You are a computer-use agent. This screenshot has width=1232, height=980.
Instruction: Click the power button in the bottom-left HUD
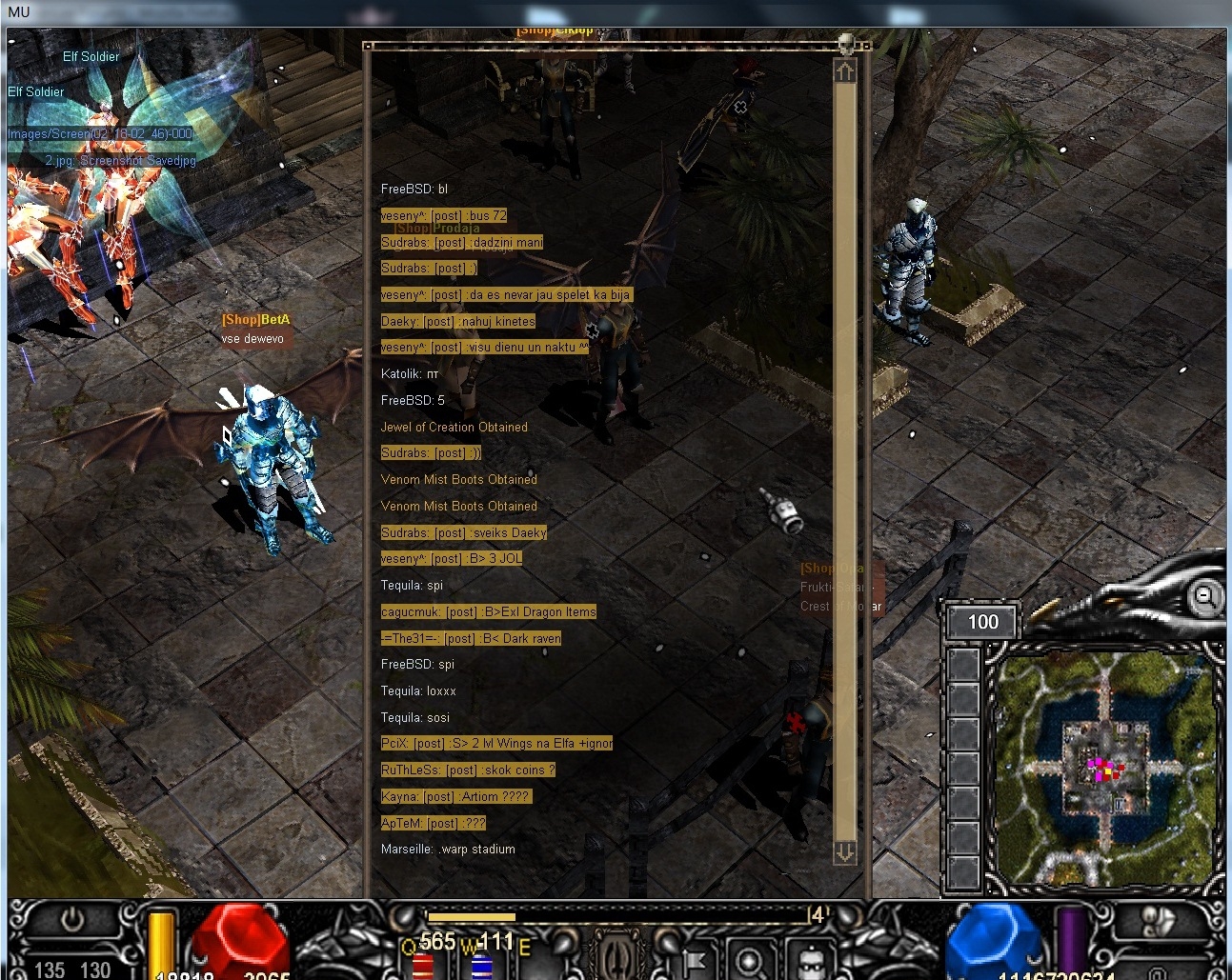(x=73, y=920)
